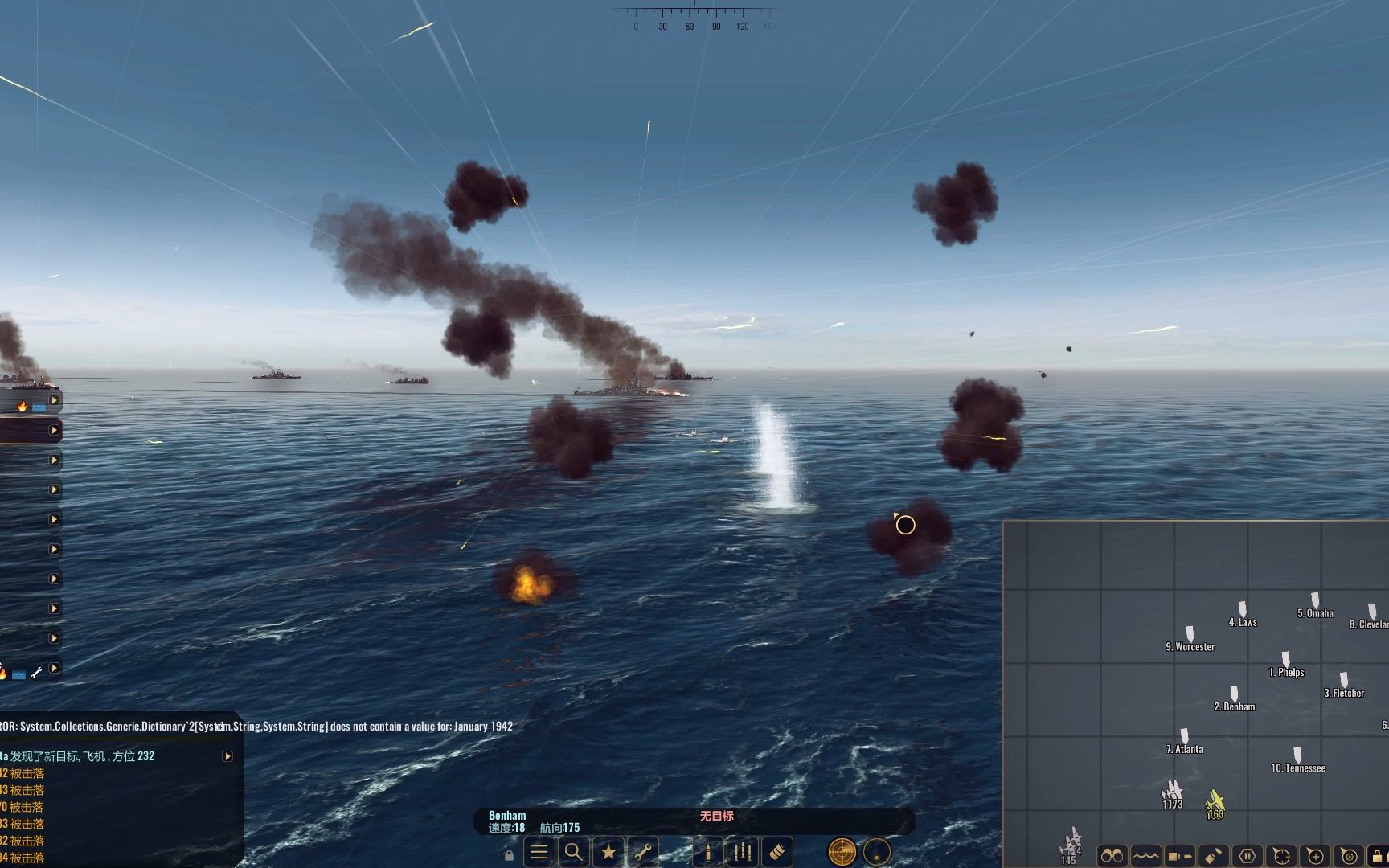Click the round sonar dial button
This screenshot has width=1389, height=868.
(877, 852)
